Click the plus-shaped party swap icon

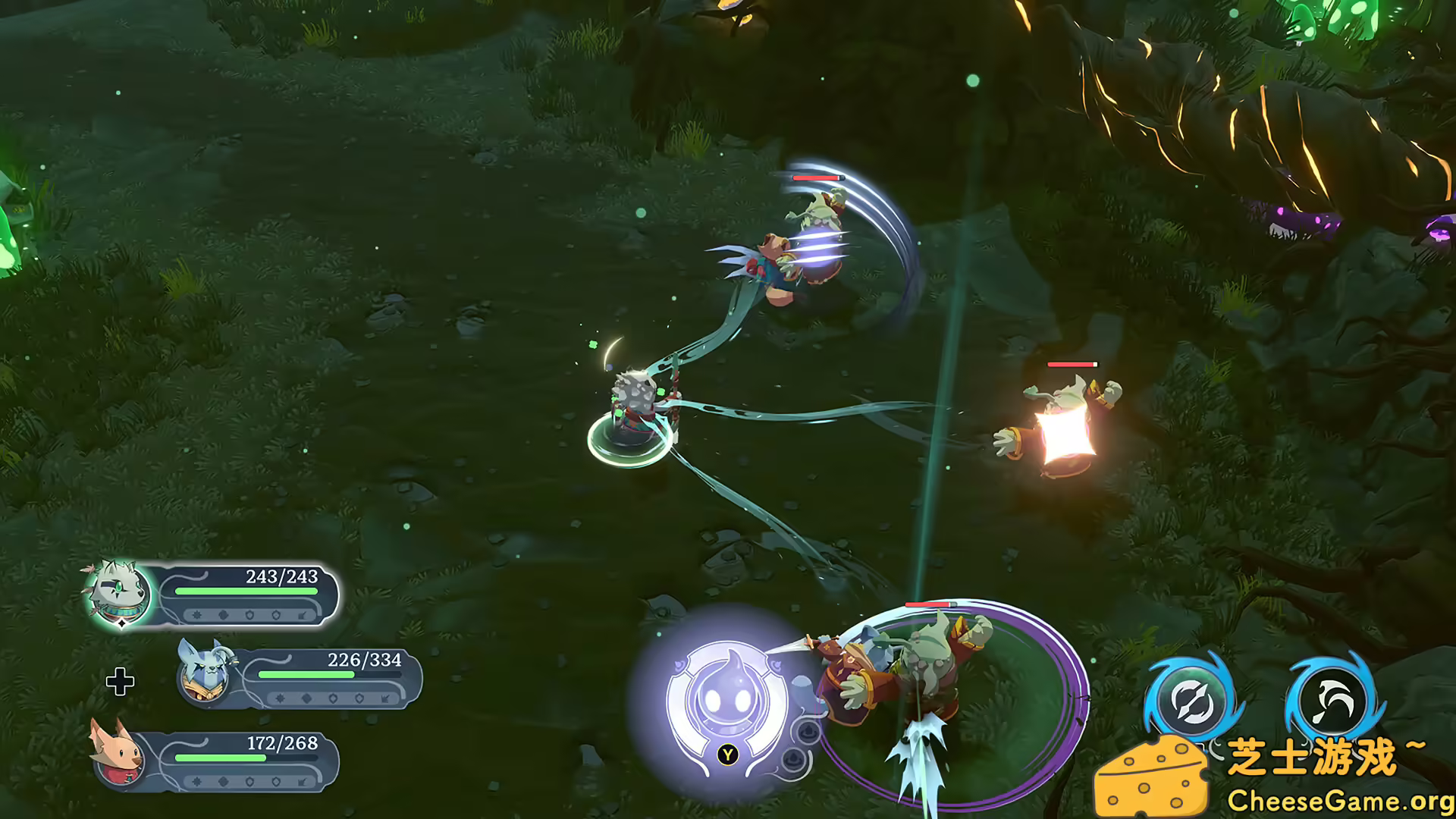[120, 682]
